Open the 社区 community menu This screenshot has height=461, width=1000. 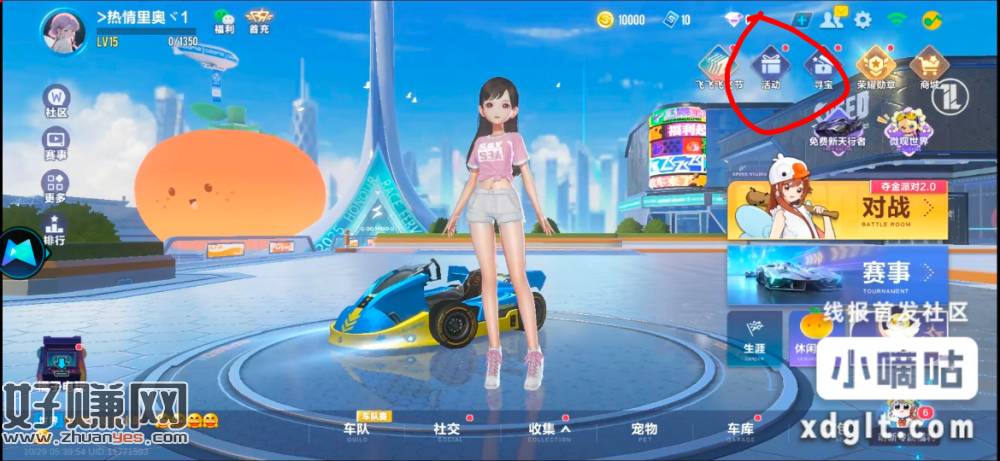[56, 101]
